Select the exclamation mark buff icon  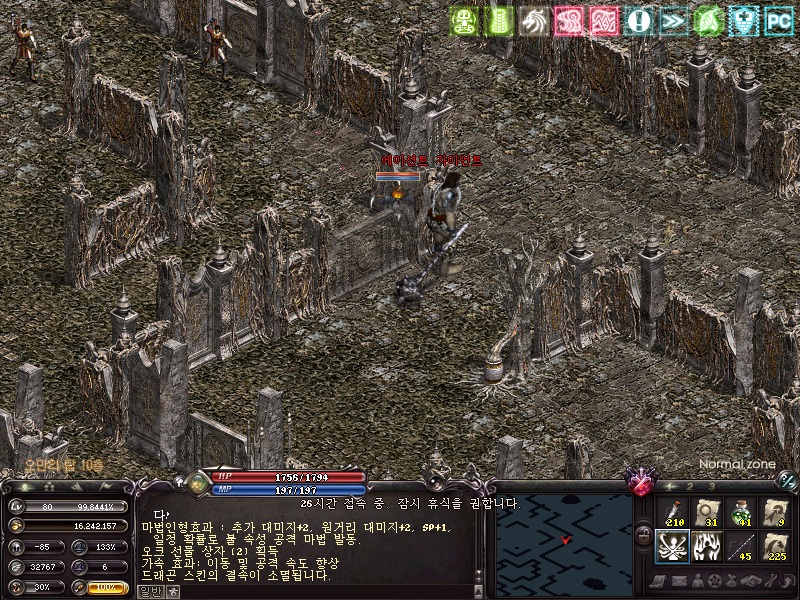tap(638, 20)
